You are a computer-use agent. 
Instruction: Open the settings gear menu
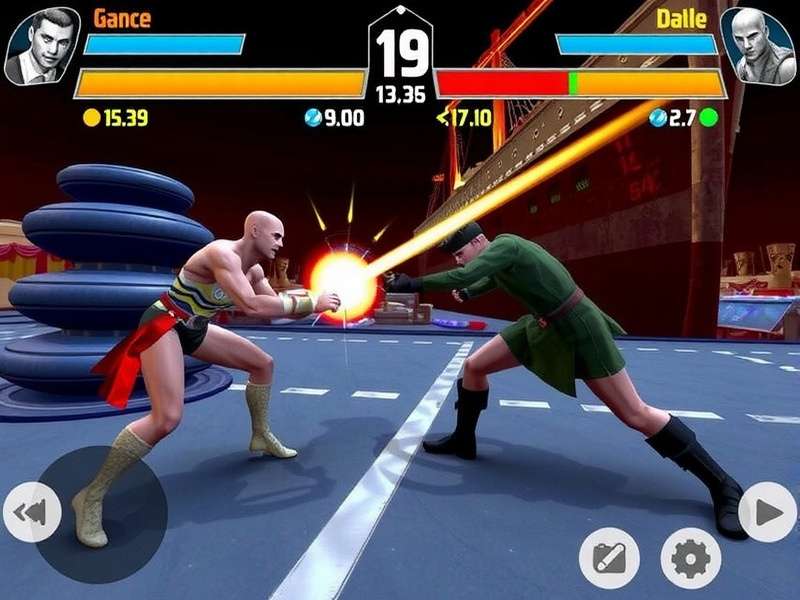coord(691,558)
